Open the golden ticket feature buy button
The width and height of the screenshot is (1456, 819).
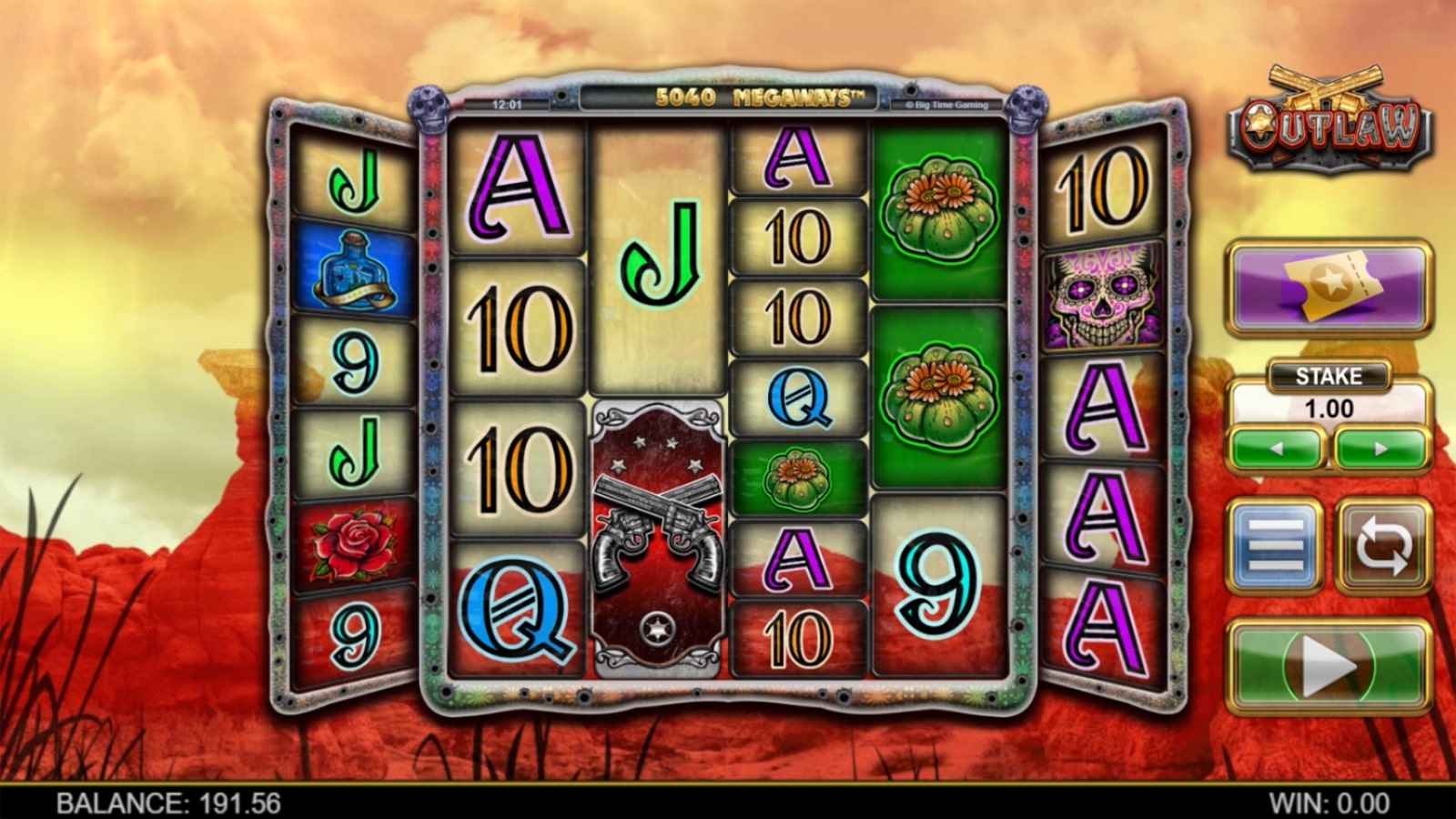pos(1329,288)
